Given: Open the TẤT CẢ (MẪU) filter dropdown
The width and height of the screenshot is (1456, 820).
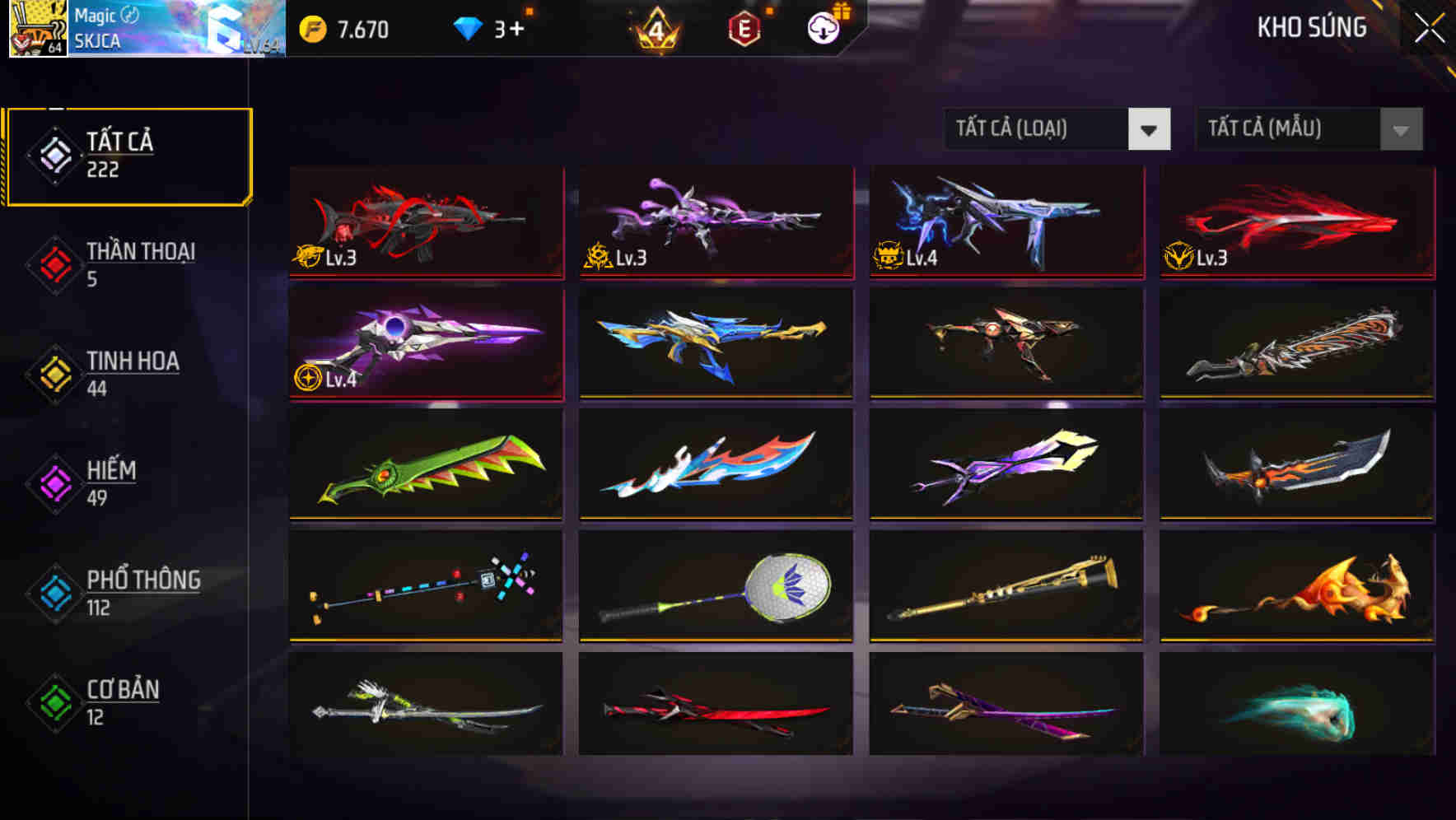Looking at the screenshot, I should point(1289,129).
